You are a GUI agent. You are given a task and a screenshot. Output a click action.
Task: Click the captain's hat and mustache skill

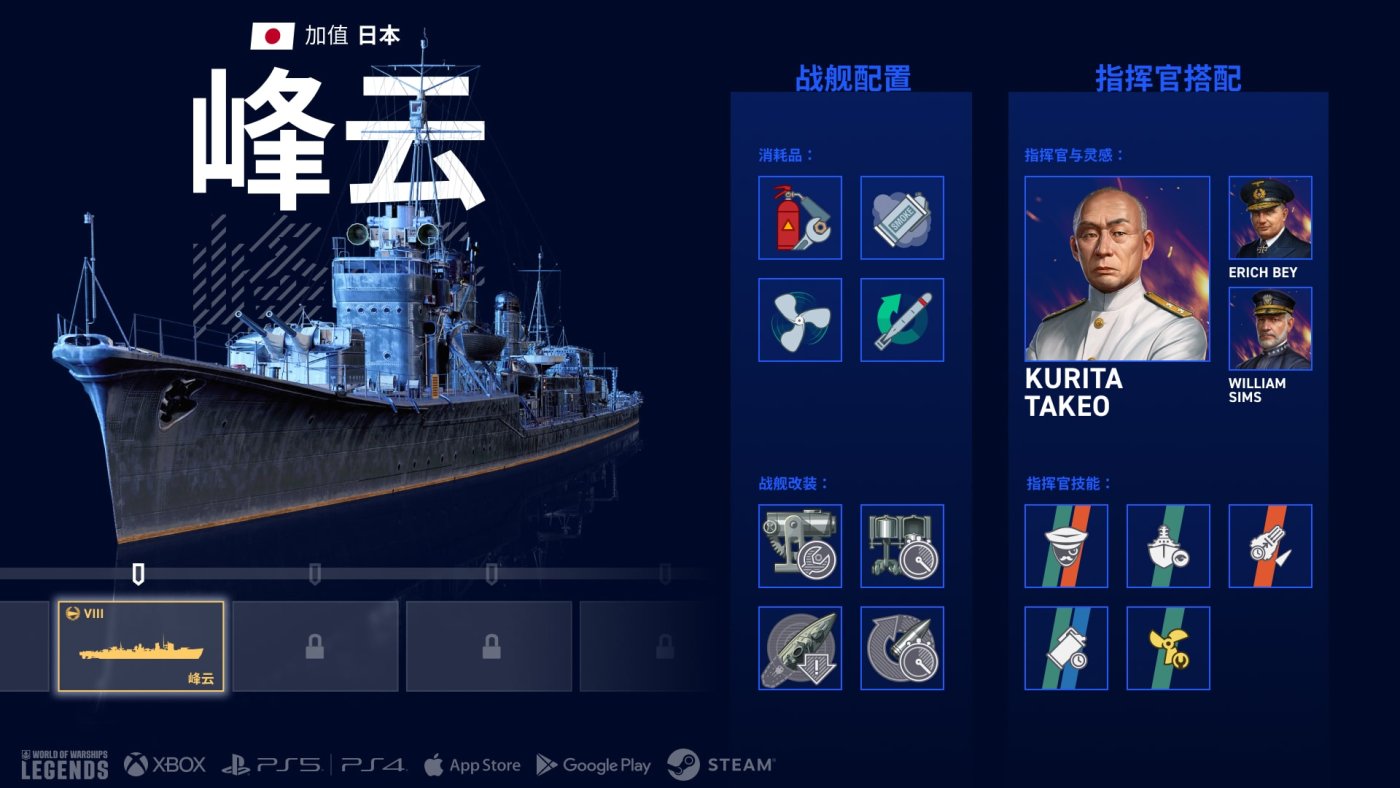1066,546
